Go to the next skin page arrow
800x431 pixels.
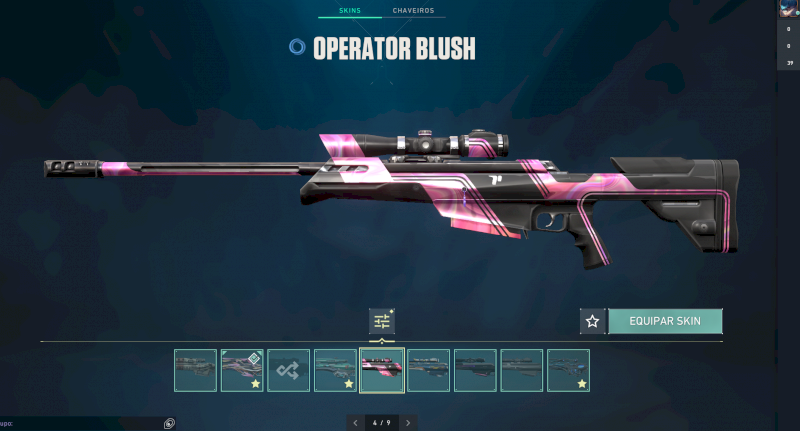pos(407,423)
